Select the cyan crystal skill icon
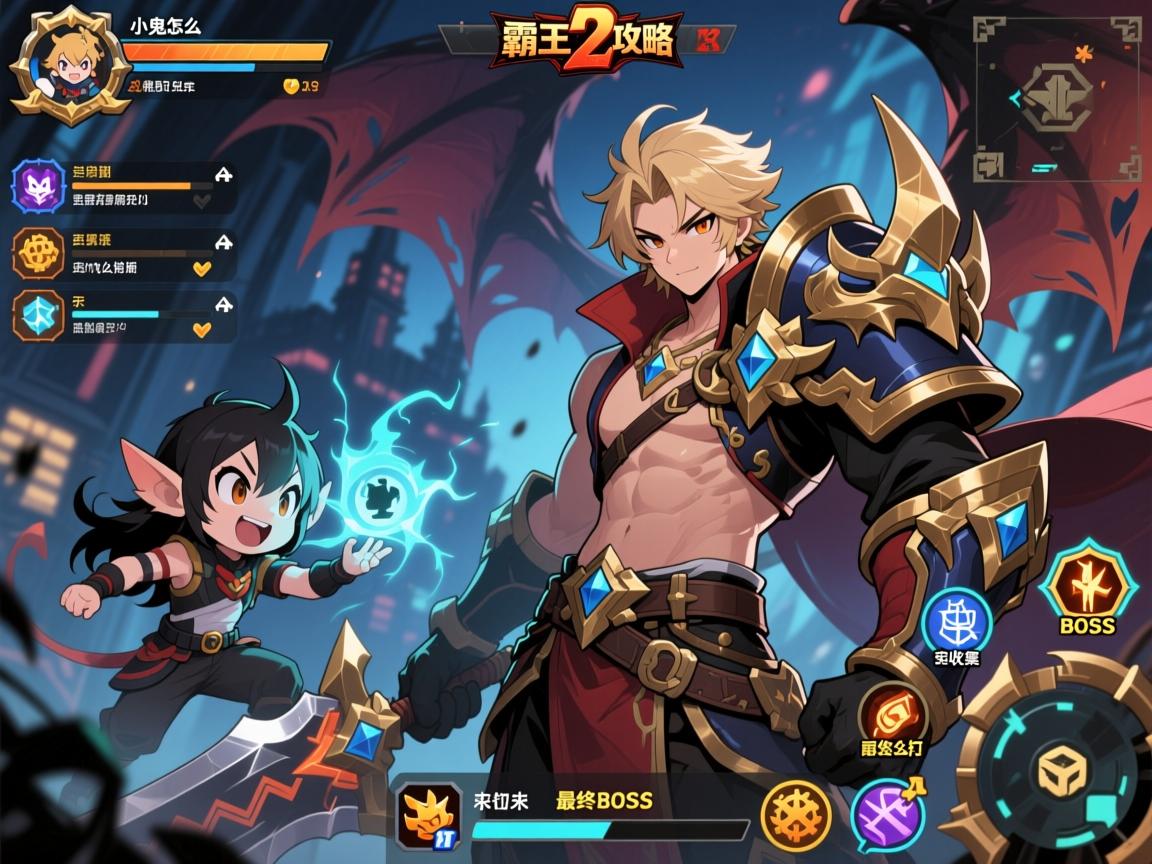The width and height of the screenshot is (1152, 864). pos(39,317)
